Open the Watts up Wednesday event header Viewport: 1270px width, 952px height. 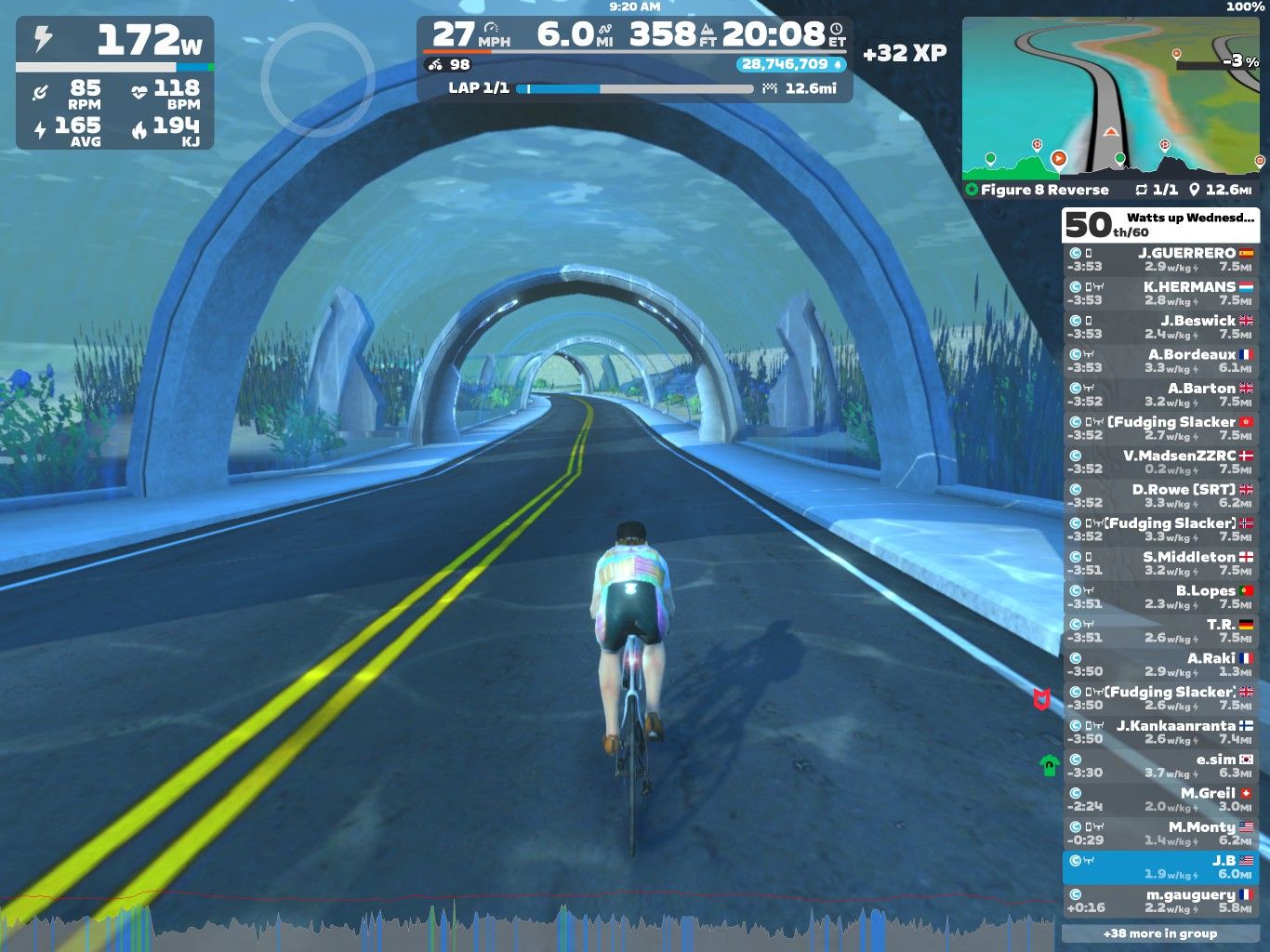click(1160, 224)
